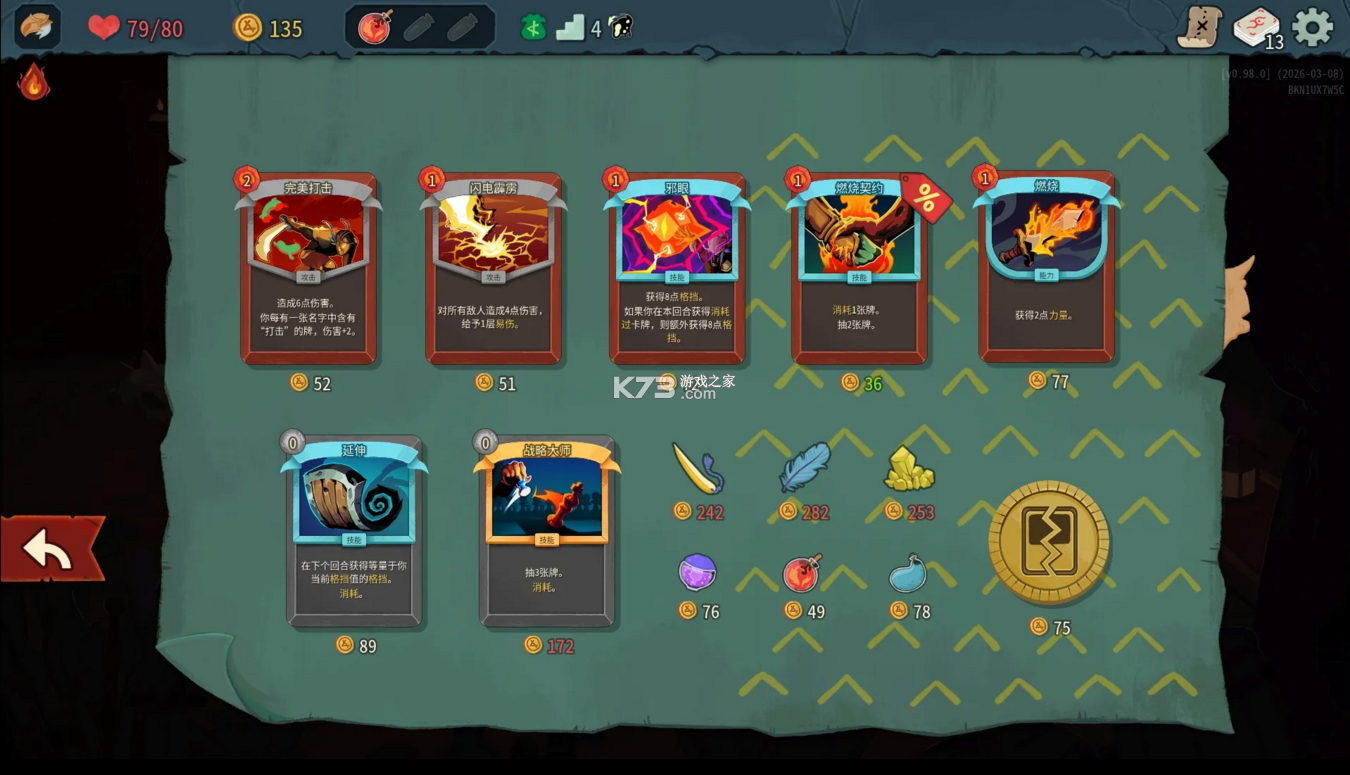The image size is (1350, 775).
Task: Buy the blue feather relic for 282
Action: point(805,467)
